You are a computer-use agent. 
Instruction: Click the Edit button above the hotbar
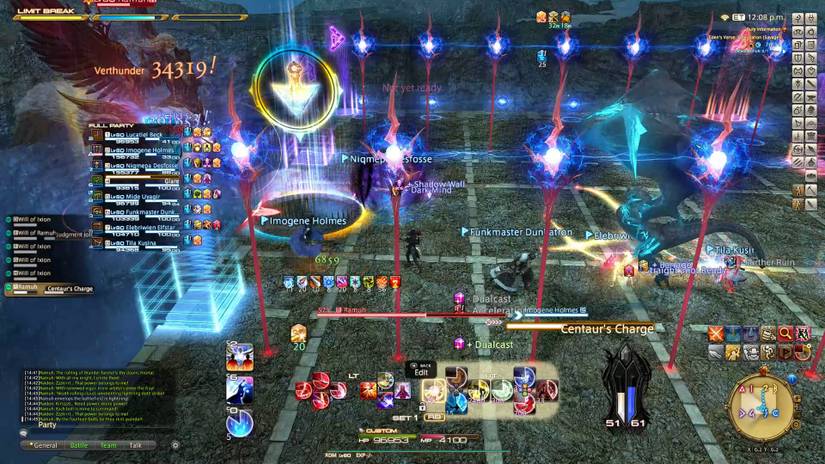421,372
